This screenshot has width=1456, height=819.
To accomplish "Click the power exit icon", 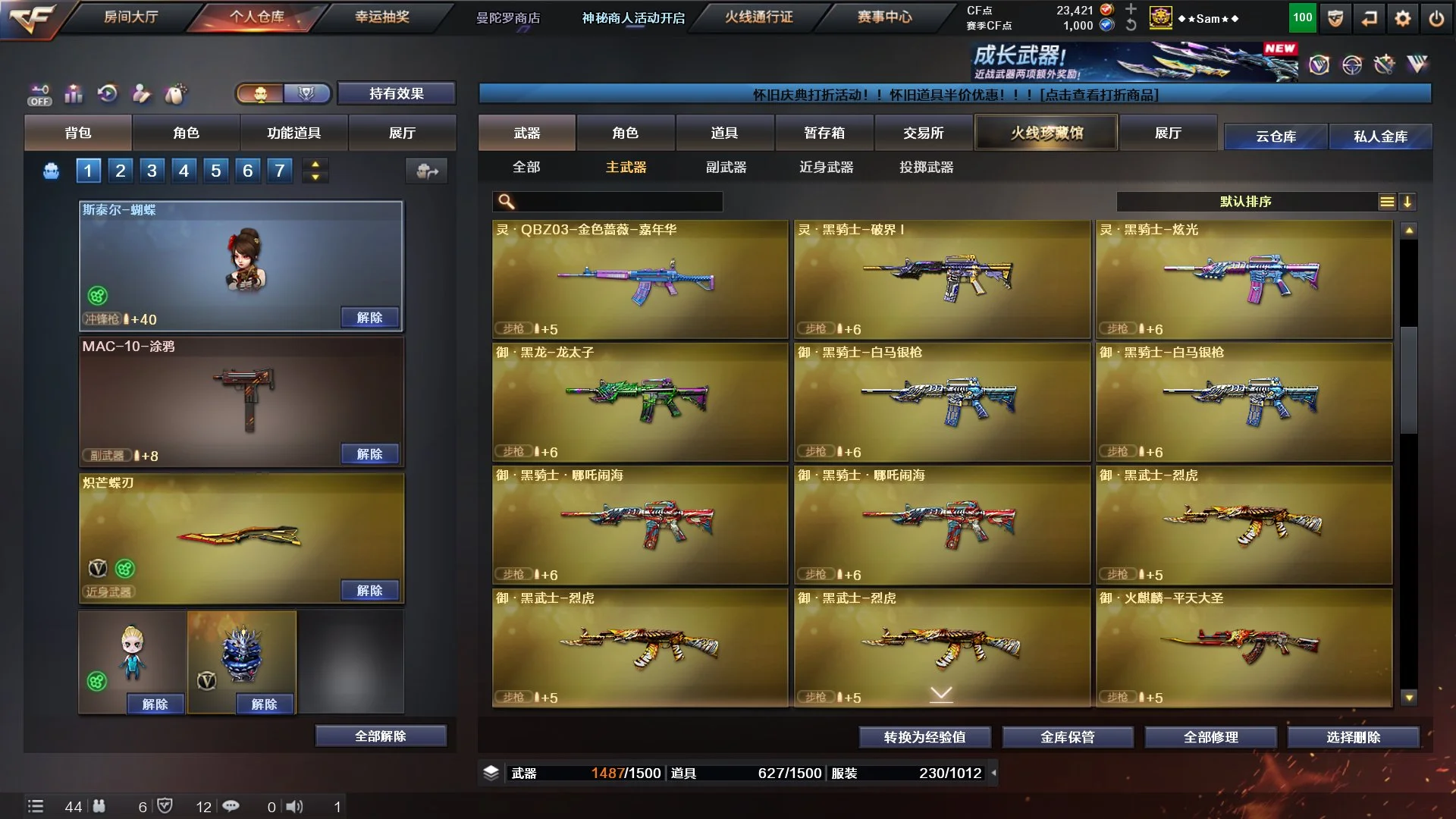I will (1436, 18).
